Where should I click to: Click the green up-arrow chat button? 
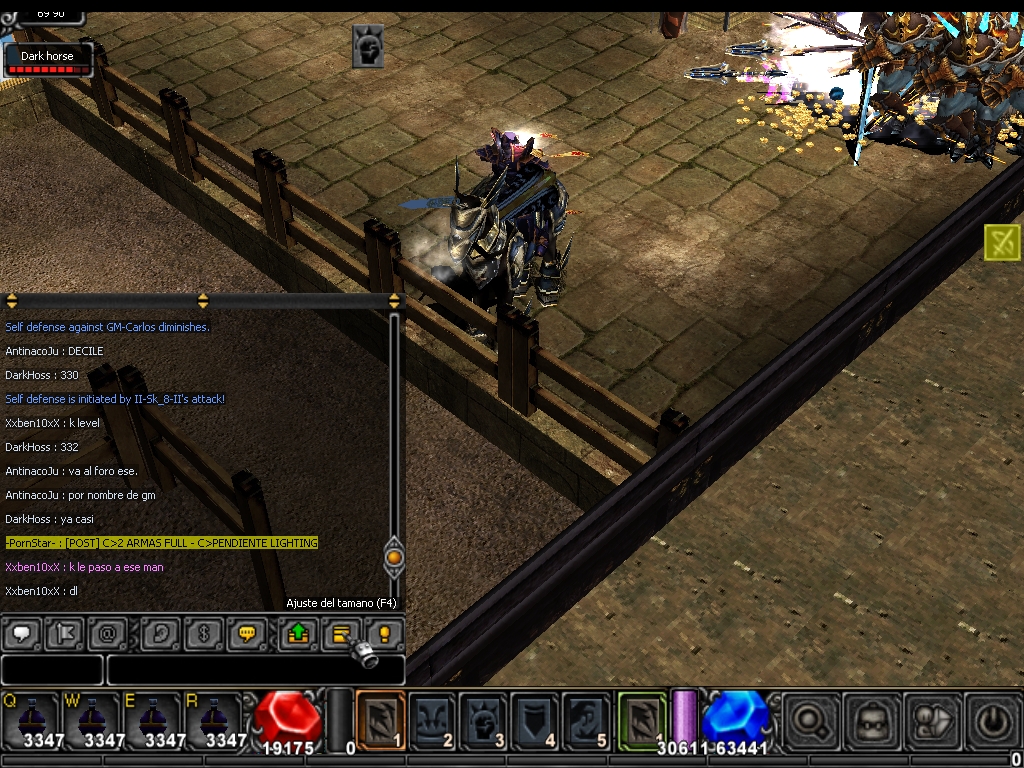pos(297,633)
